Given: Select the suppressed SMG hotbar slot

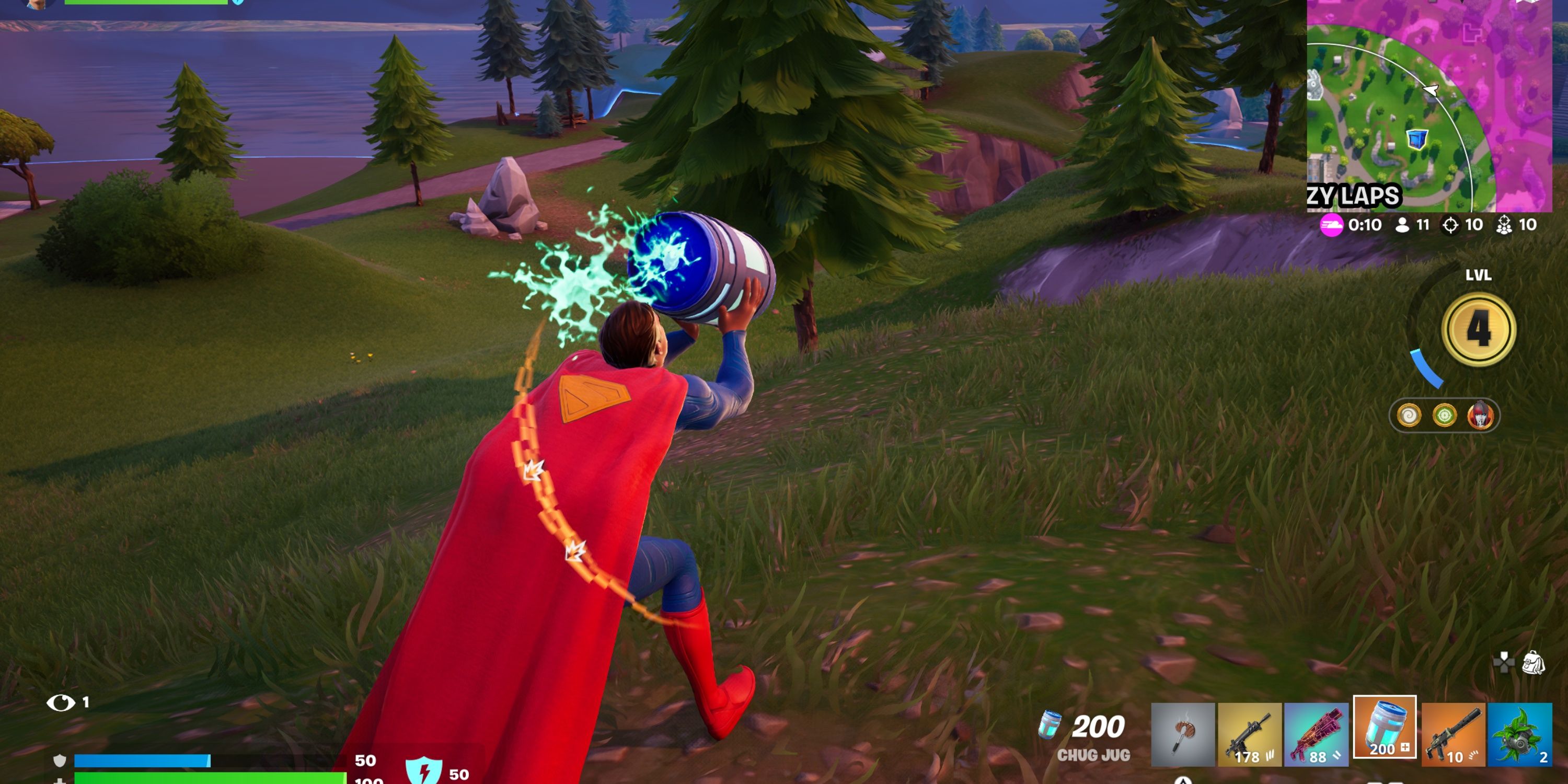Looking at the screenshot, I should 1454,736.
